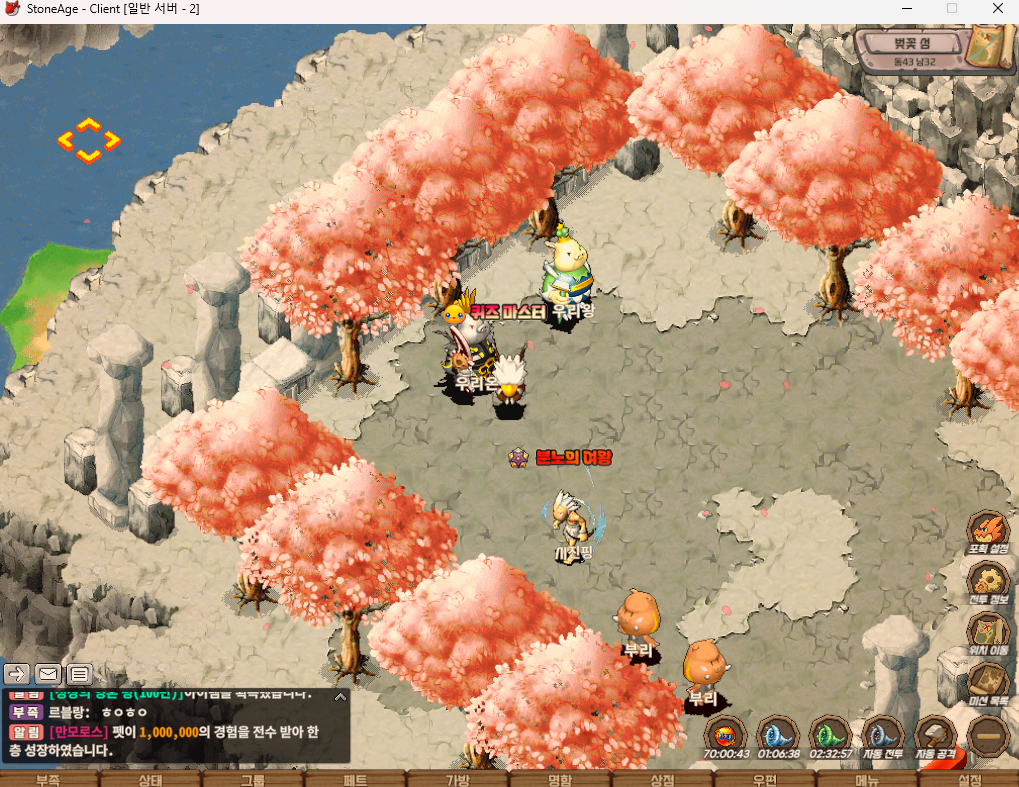Image resolution: width=1019 pixels, height=787 pixels.
Task: Open the 상태 (status) menu
Action: click(150, 779)
